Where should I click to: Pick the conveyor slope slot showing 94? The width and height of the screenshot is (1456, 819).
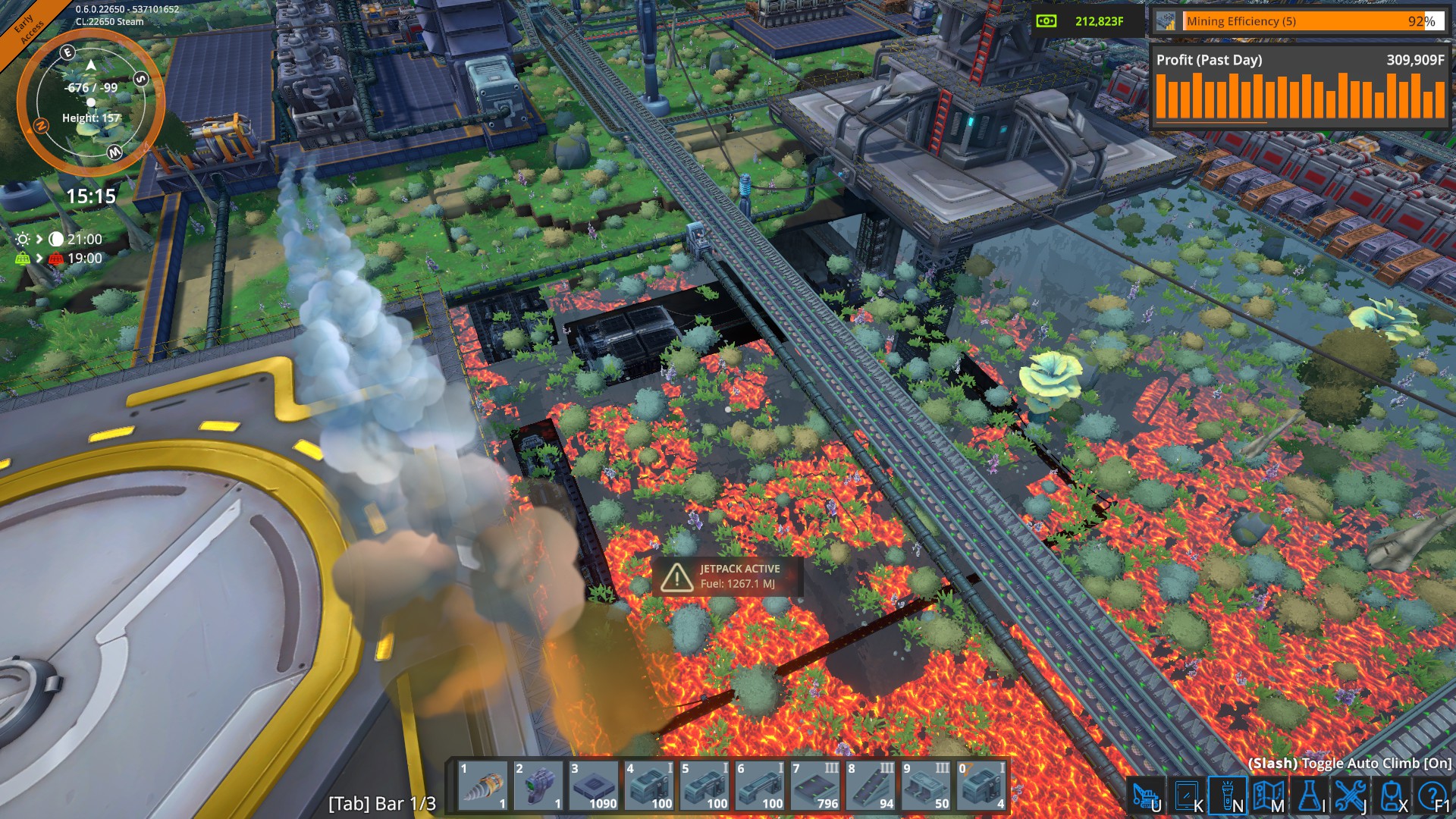click(871, 786)
